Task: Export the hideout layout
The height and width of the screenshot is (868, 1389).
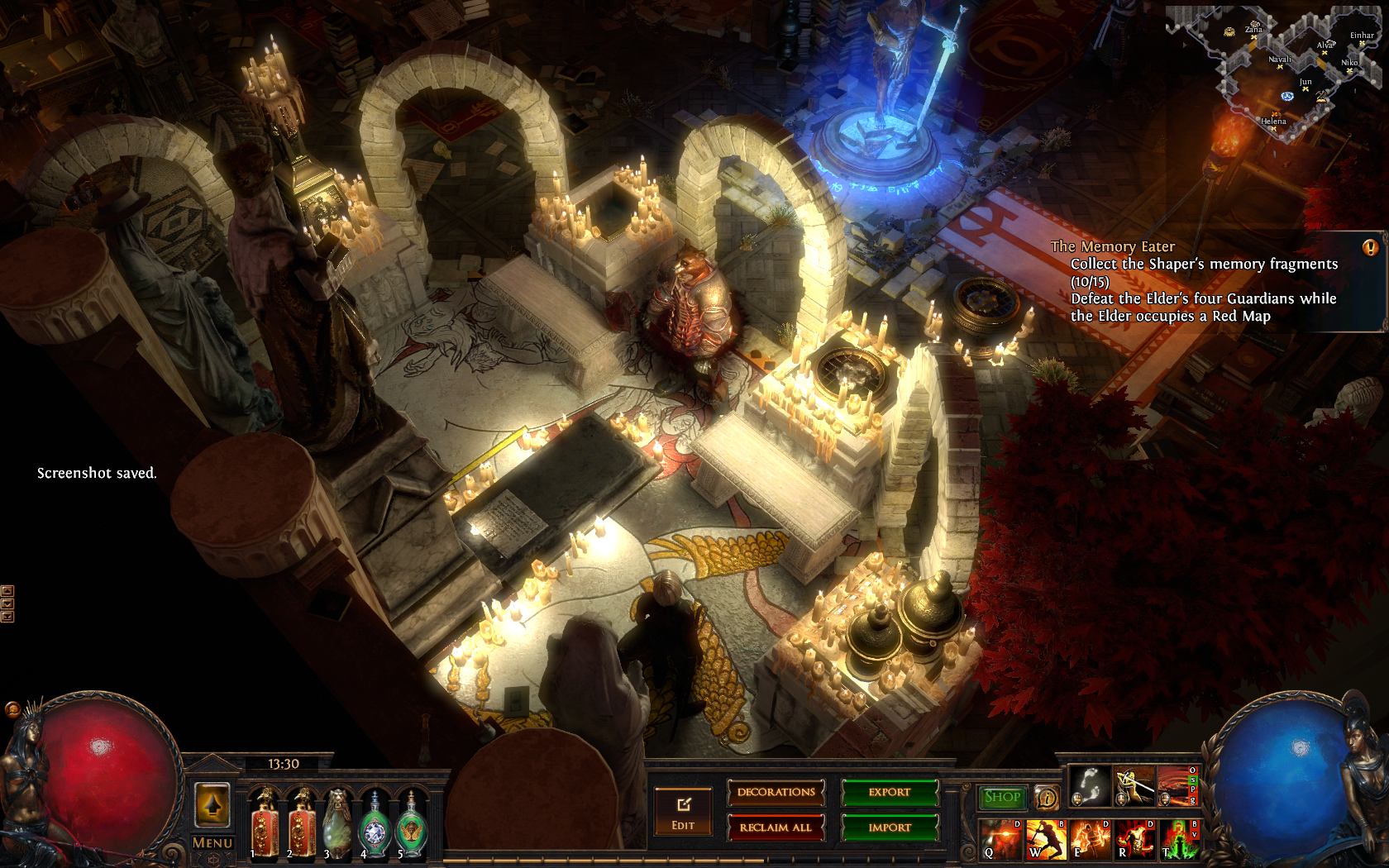Action: (x=890, y=793)
